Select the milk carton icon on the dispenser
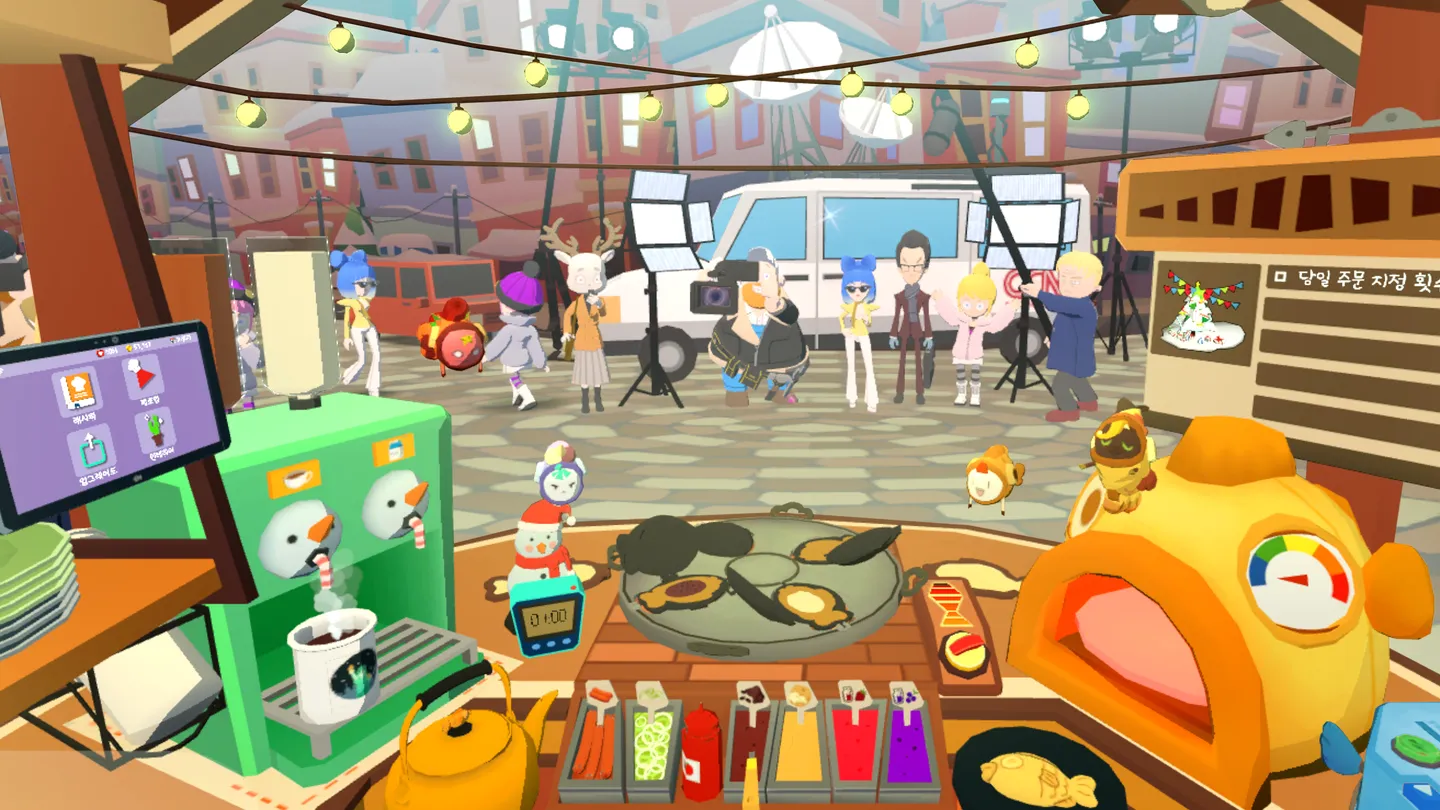Screen dimensions: 1440x810 [395, 450]
